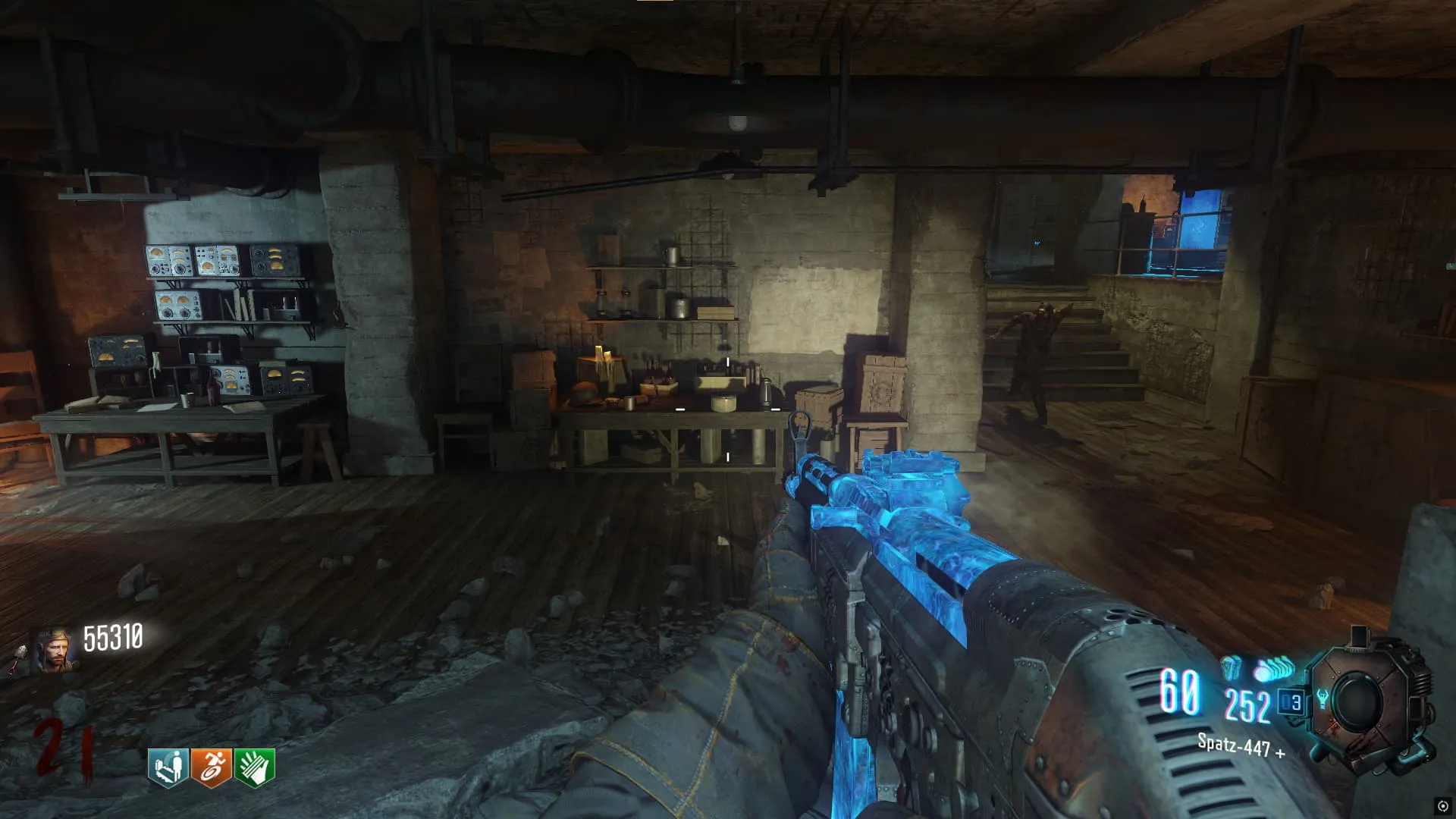Select the lethal grenades stack icon
1456x819 pixels.
click(1275, 670)
